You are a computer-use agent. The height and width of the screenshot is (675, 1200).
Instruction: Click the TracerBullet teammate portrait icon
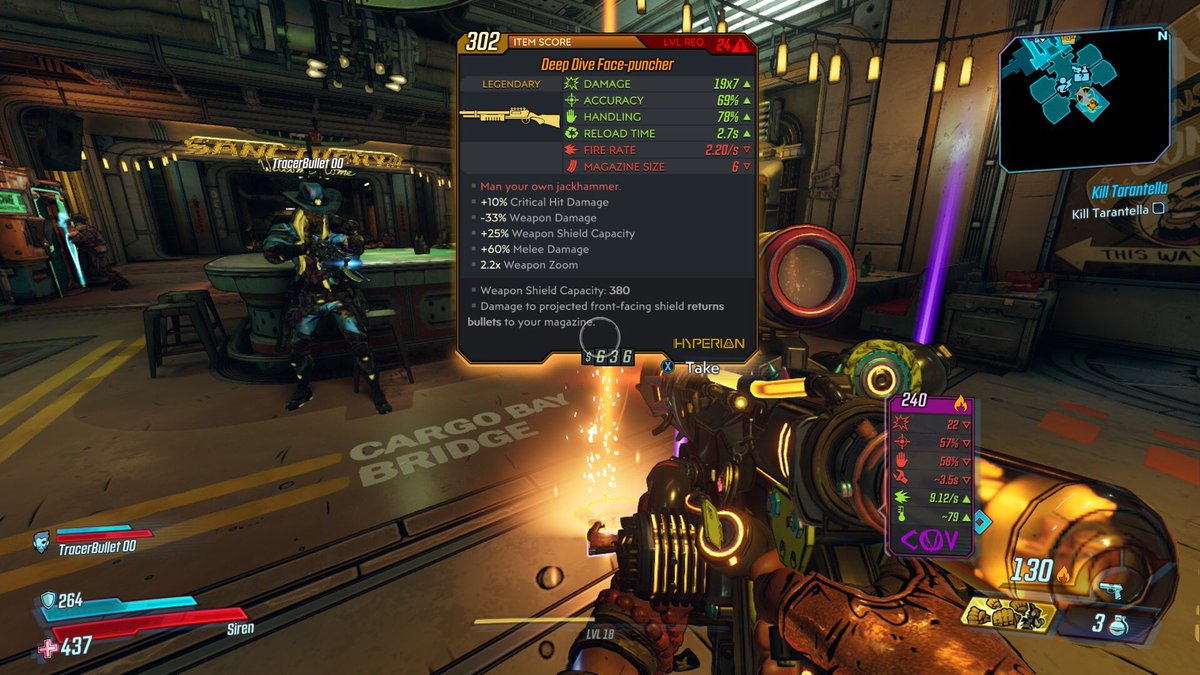41,543
